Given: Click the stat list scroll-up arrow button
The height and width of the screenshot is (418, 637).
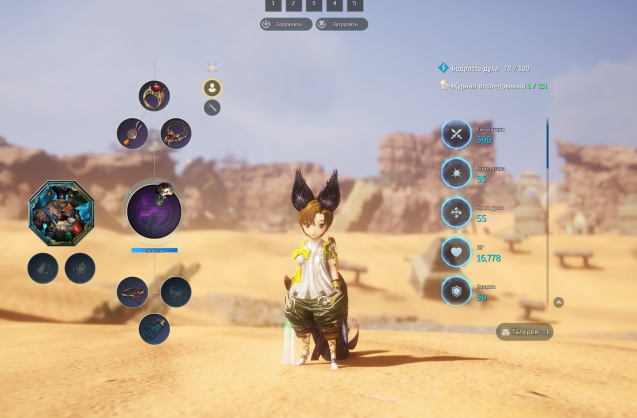Looking at the screenshot, I should (558, 302).
